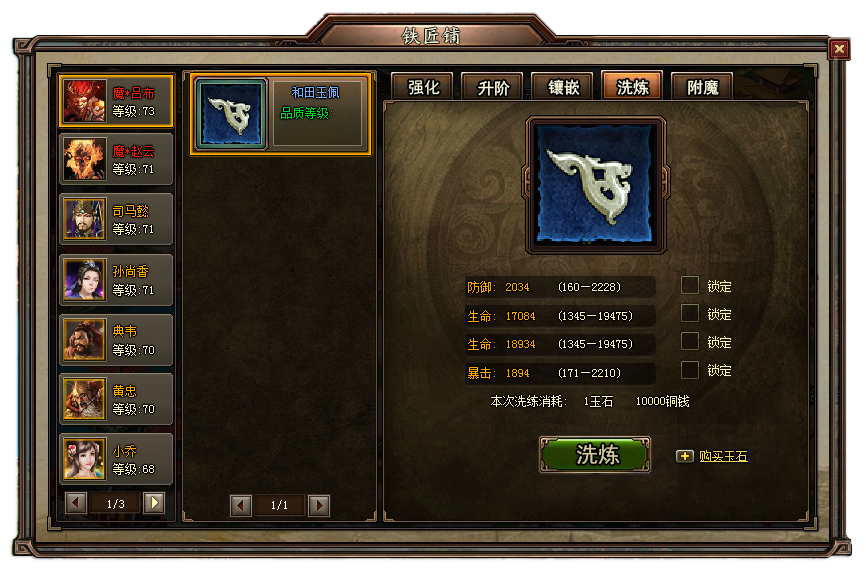Image resolution: width=866 pixels, height=569 pixels.
Task: Lock the 防御 2034 attribute
Action: [x=690, y=286]
